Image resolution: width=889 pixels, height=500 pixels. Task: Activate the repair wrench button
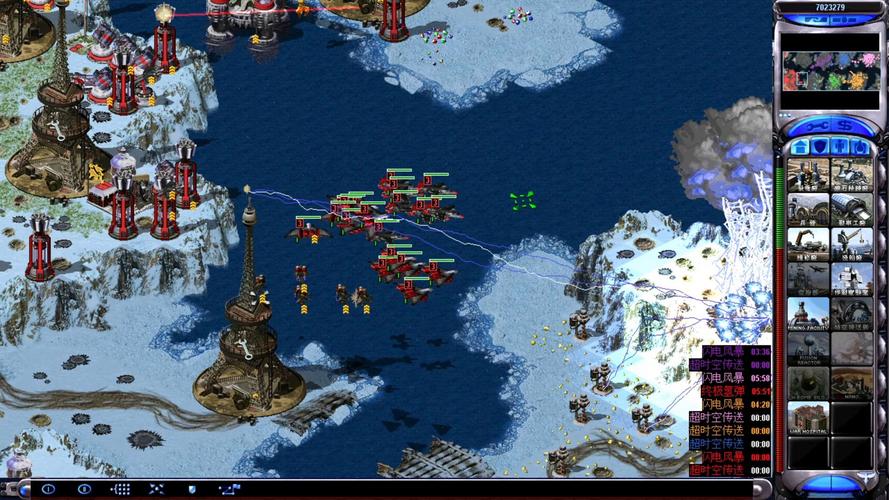click(816, 128)
